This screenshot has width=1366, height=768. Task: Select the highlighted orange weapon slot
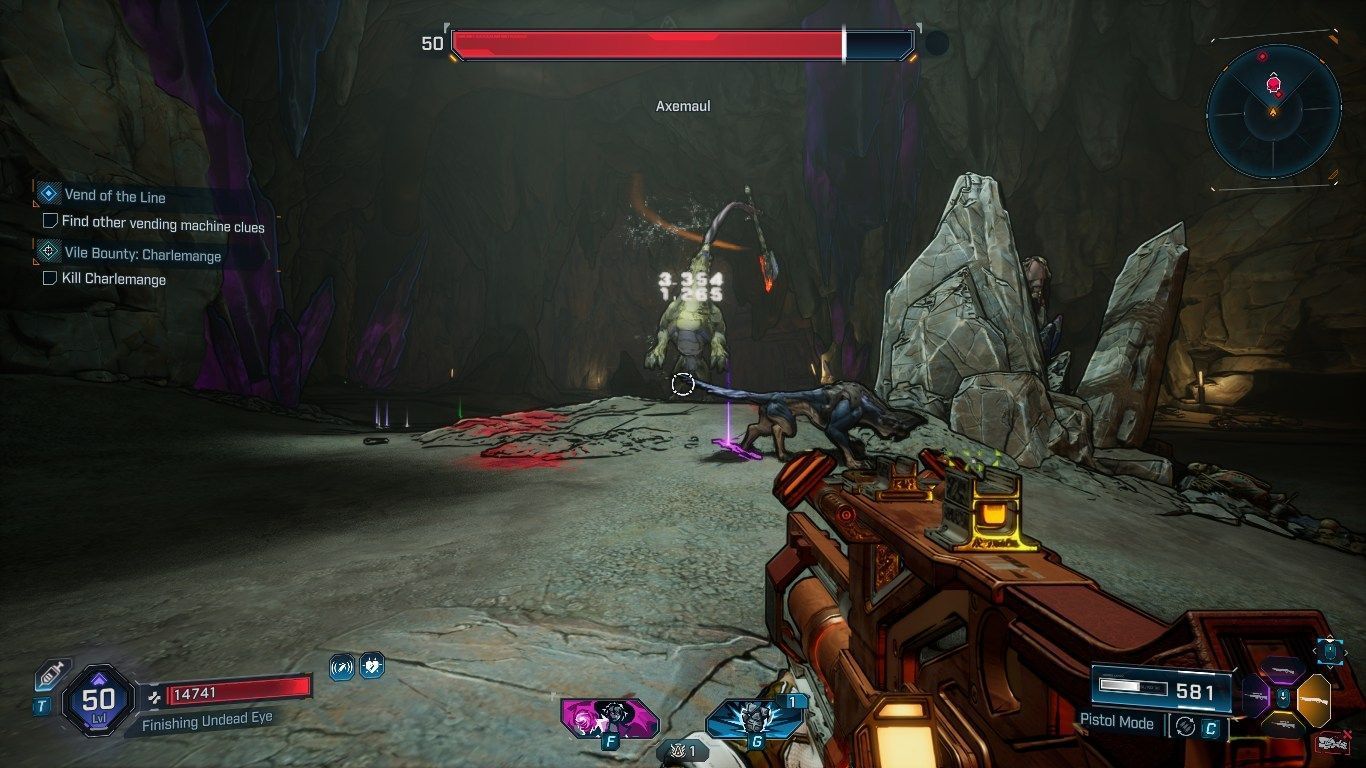[1314, 699]
